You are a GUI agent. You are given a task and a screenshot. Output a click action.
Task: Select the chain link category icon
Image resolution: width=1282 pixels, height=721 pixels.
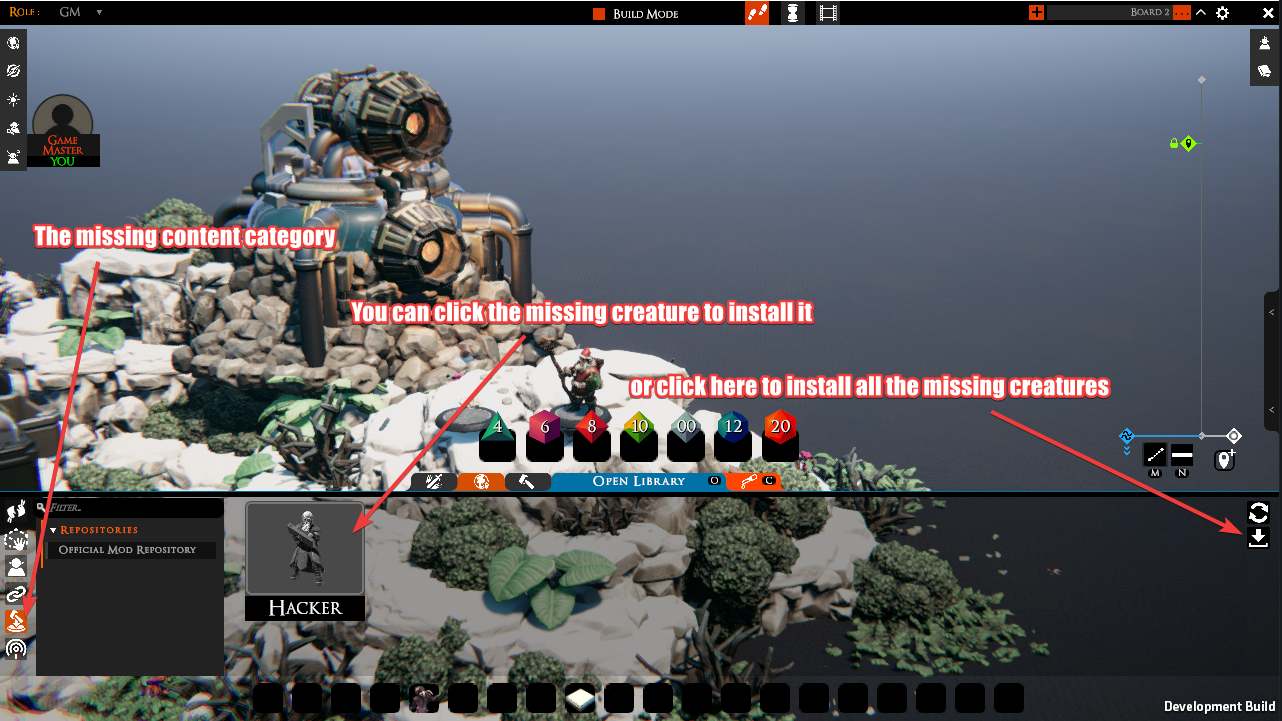16,595
